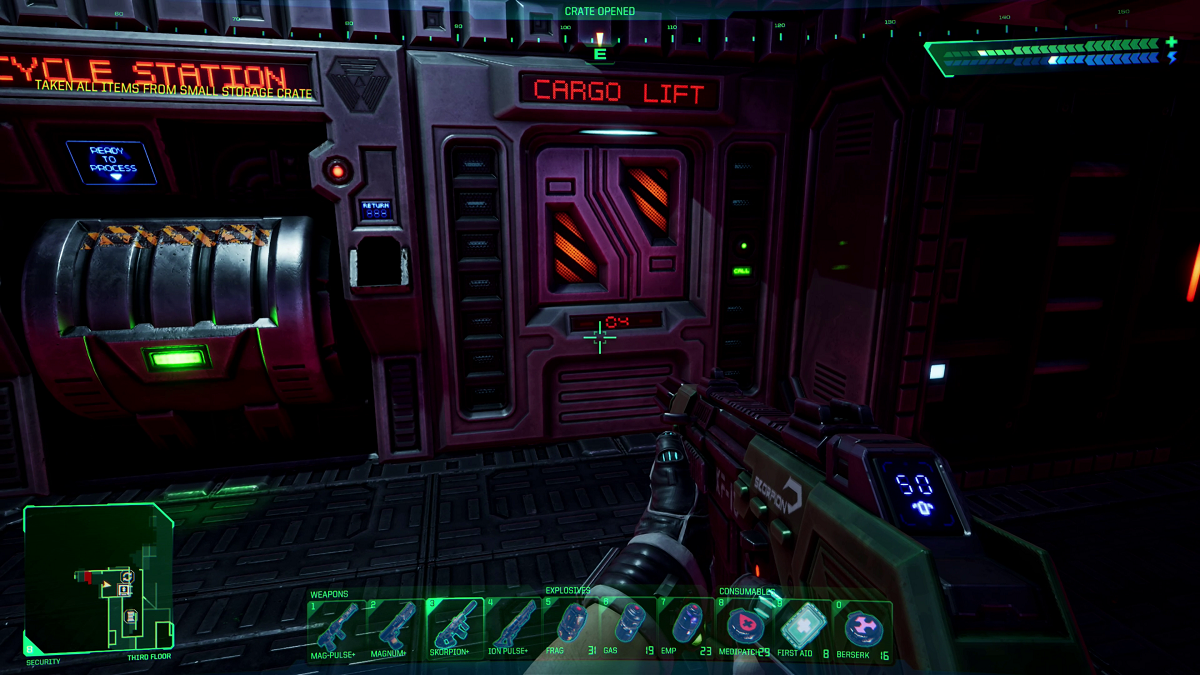This screenshot has width=1200, height=675.
Task: Equip the Magnum in slot two
Action: point(396,624)
